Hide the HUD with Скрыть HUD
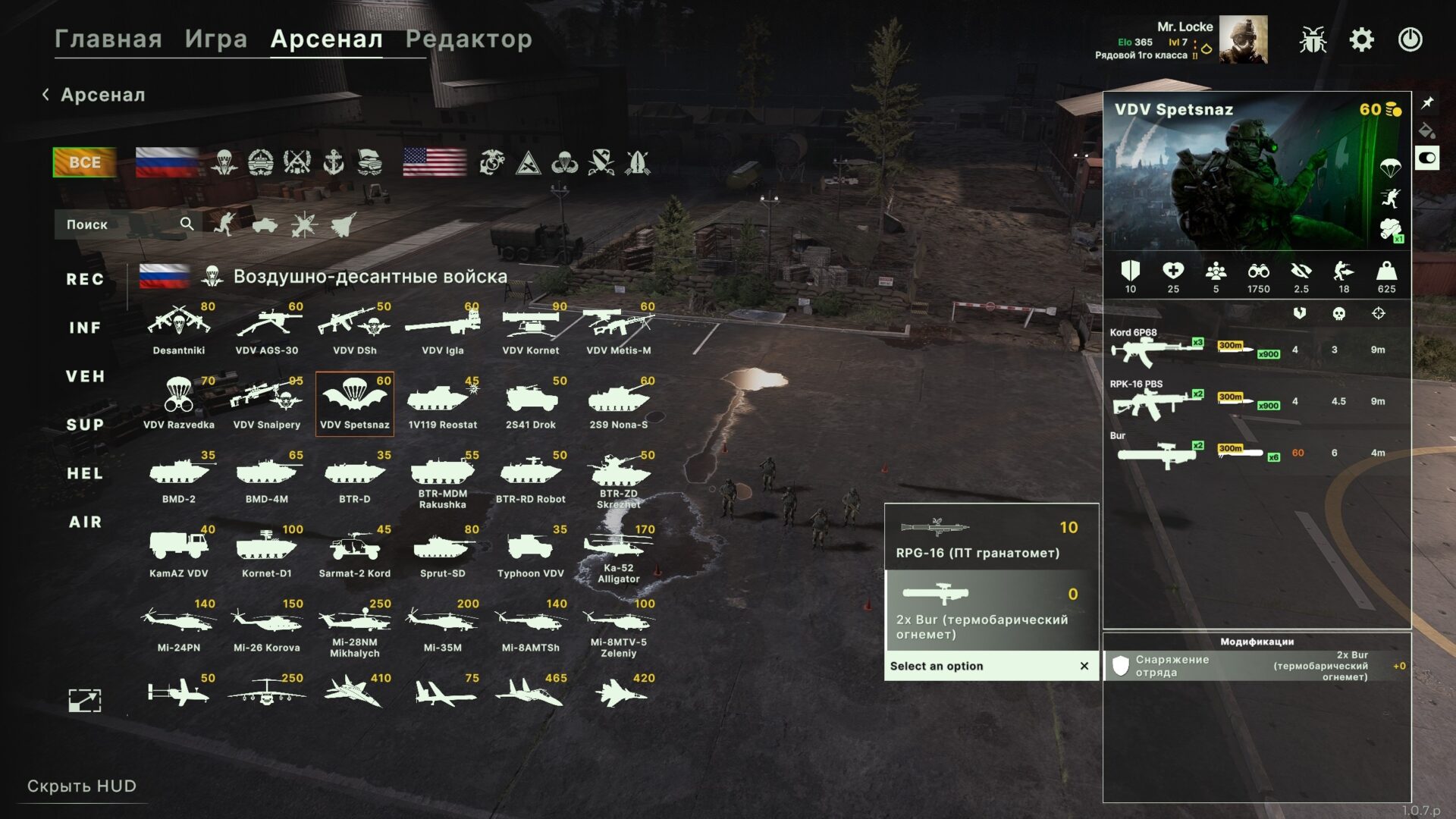The image size is (1456, 819). 82,786
